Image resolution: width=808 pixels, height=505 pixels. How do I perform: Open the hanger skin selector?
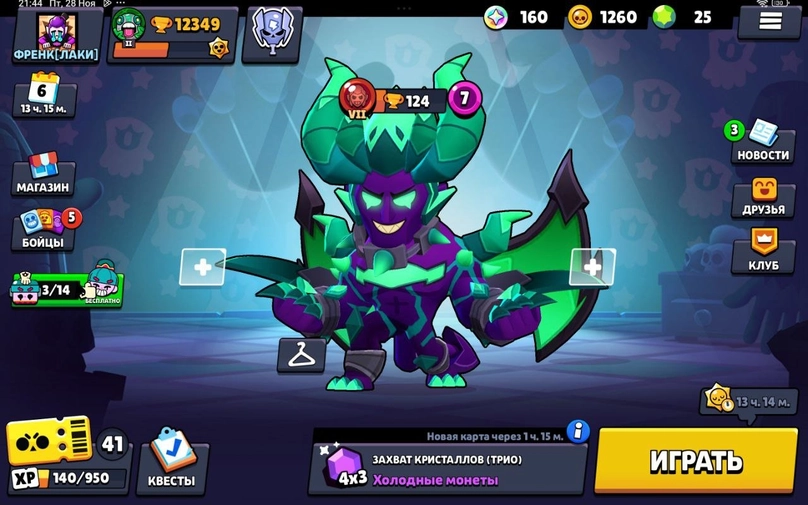tap(300, 353)
